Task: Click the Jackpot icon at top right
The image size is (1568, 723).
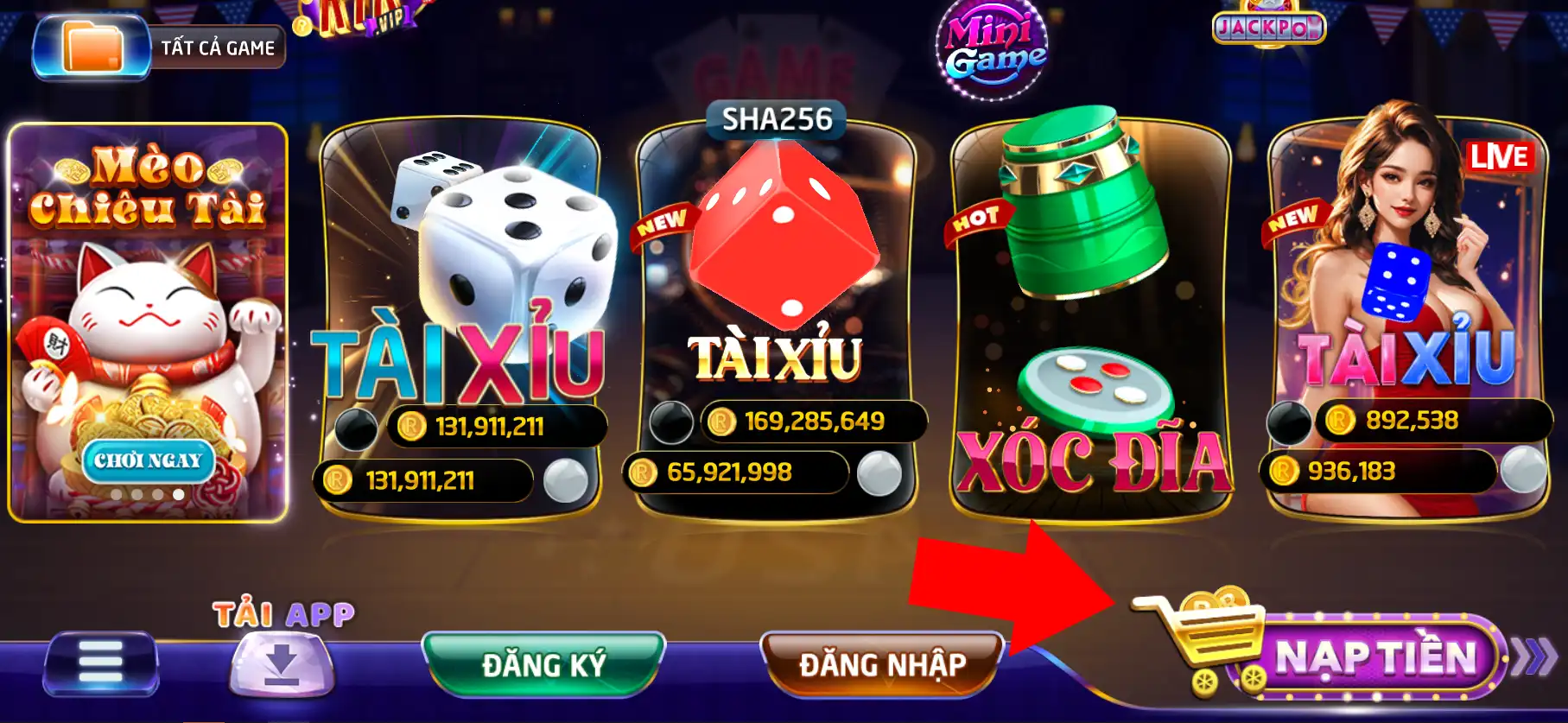Action: 1267,28
